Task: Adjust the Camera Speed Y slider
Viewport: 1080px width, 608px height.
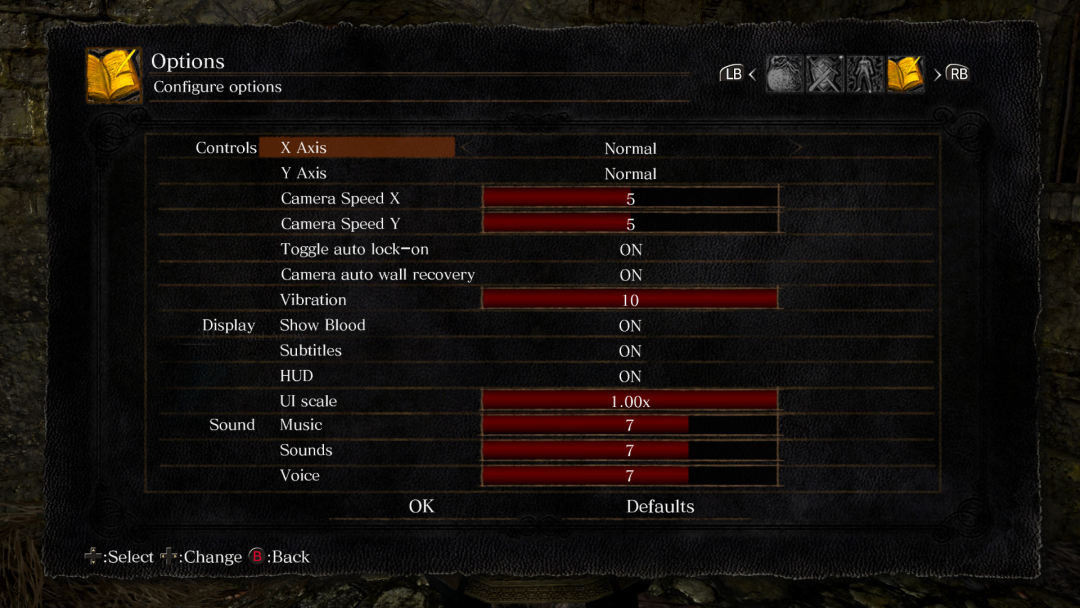Action: (630, 224)
